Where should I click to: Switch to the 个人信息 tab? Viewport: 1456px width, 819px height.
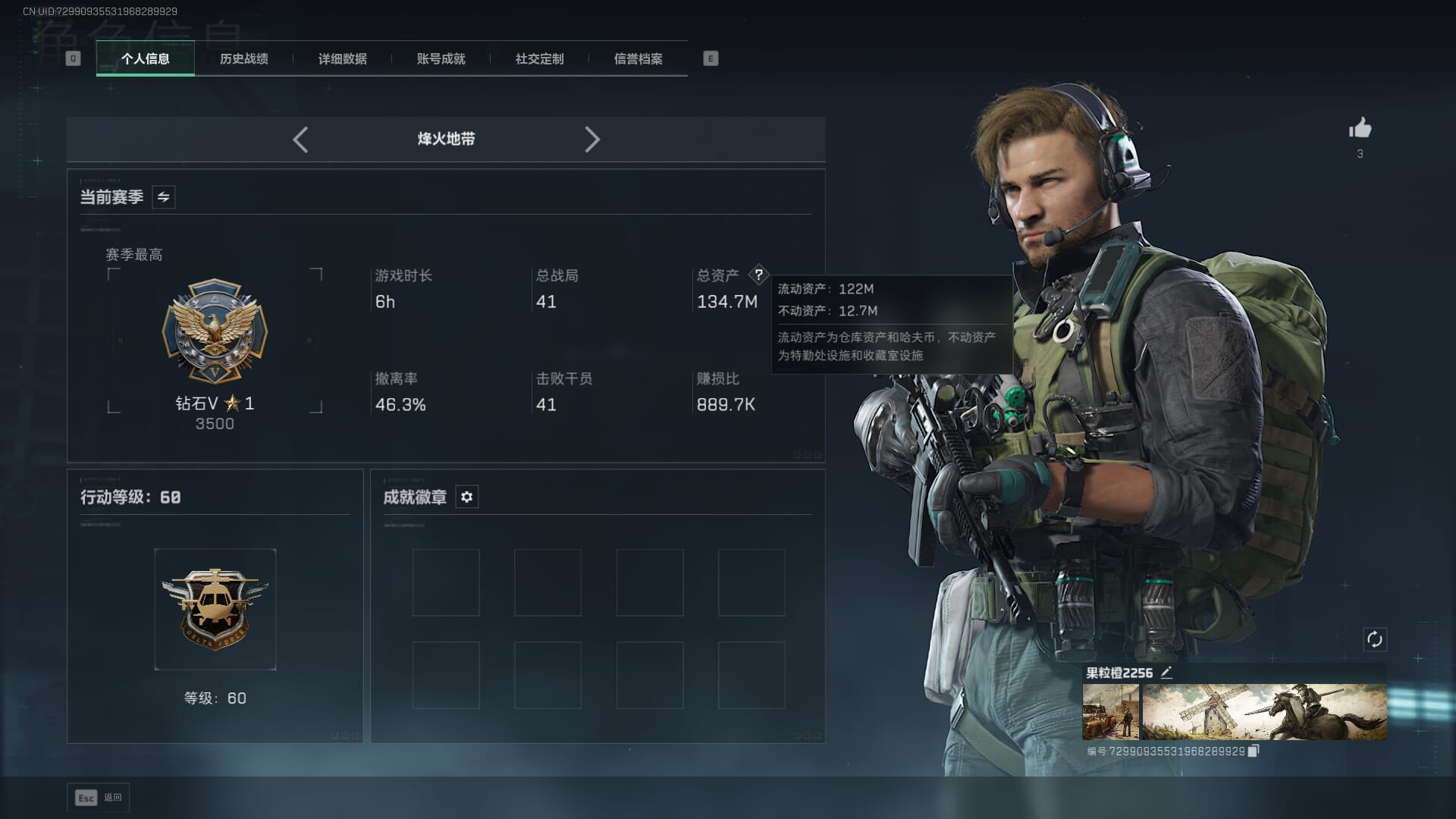(146, 58)
